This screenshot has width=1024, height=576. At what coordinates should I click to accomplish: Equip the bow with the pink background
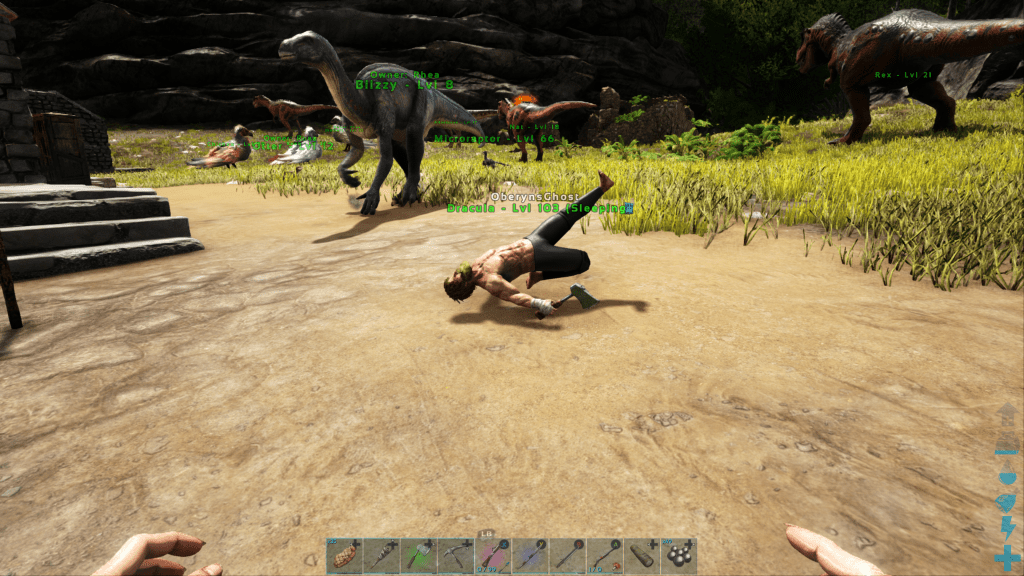point(492,556)
